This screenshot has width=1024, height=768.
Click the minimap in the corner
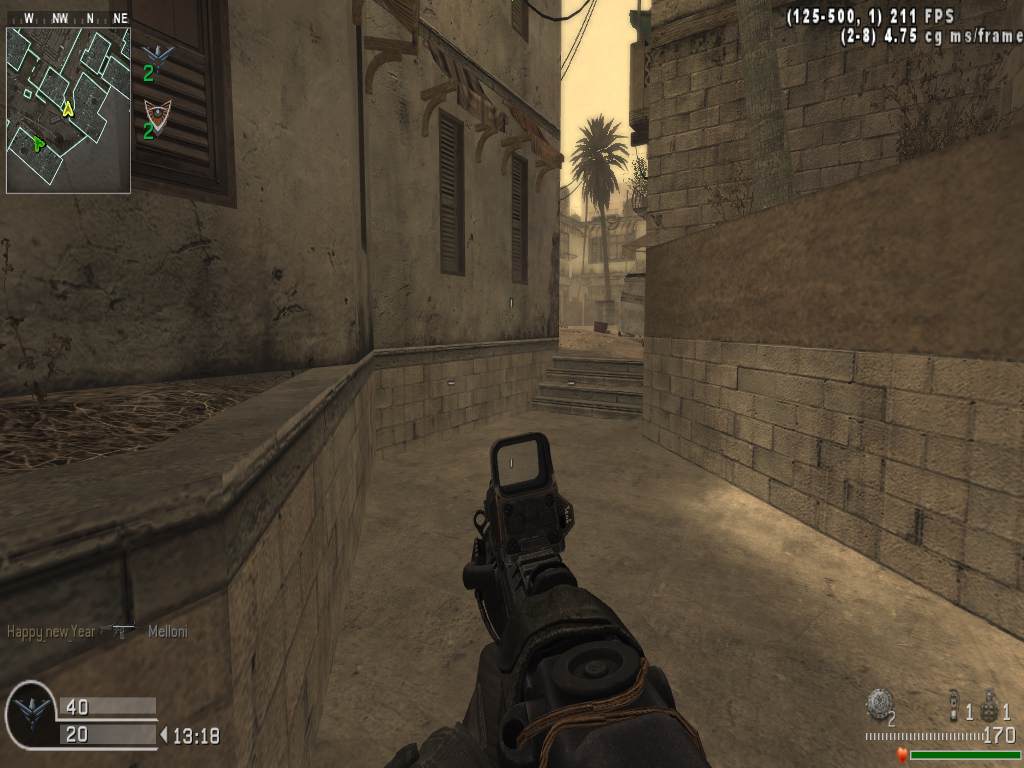pyautogui.click(x=68, y=110)
